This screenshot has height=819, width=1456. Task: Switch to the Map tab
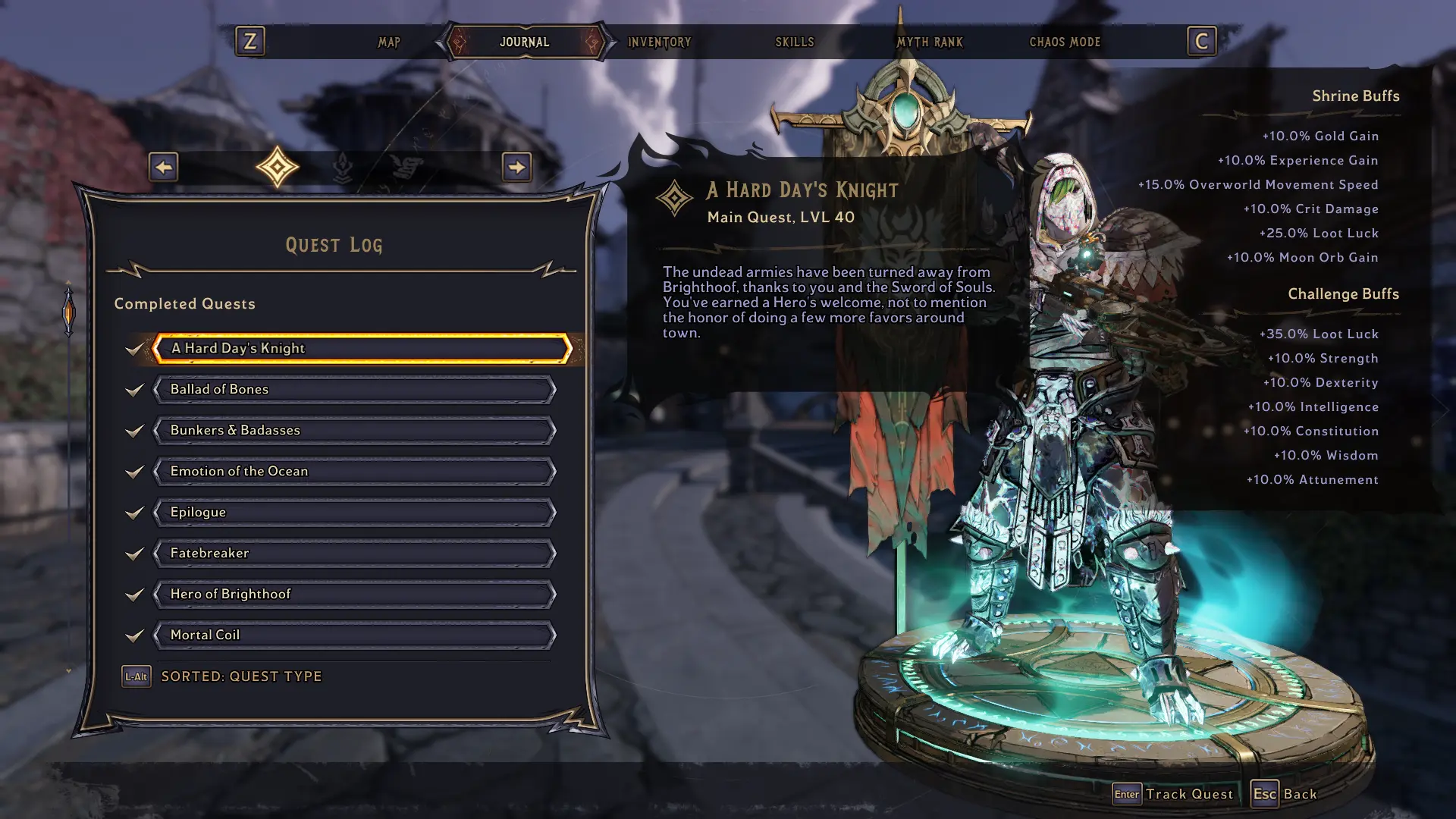(x=389, y=42)
